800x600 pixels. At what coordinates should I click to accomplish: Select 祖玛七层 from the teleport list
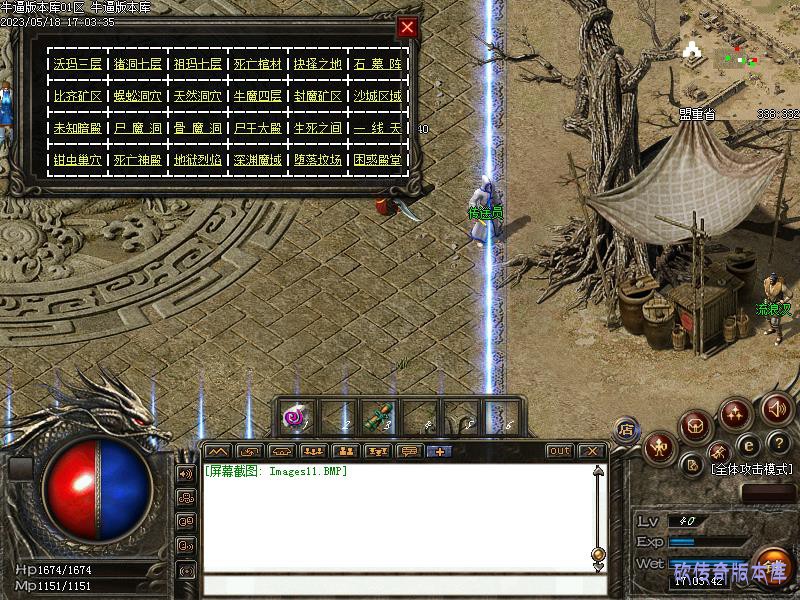point(197,64)
